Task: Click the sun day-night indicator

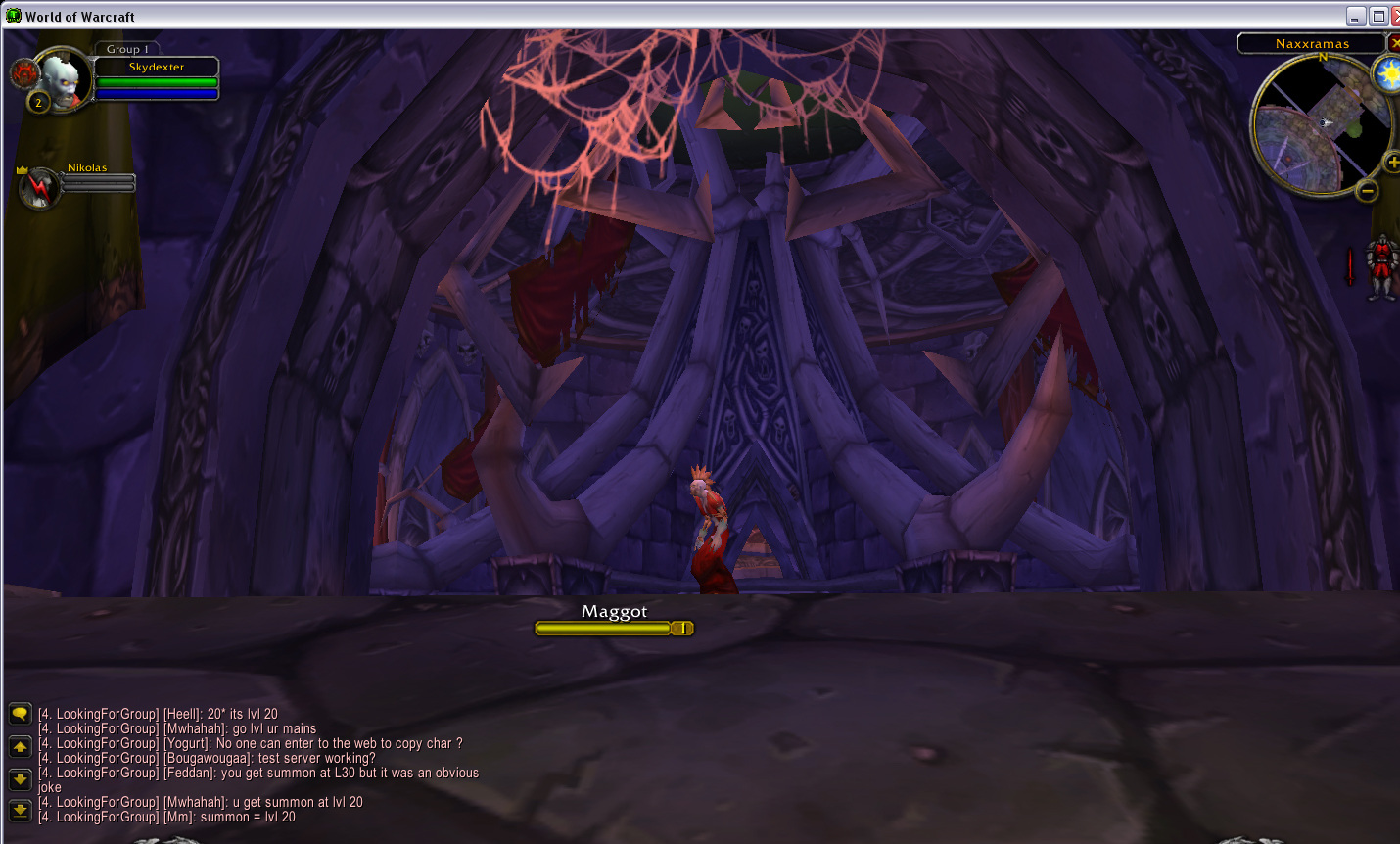Action: coord(1387,74)
